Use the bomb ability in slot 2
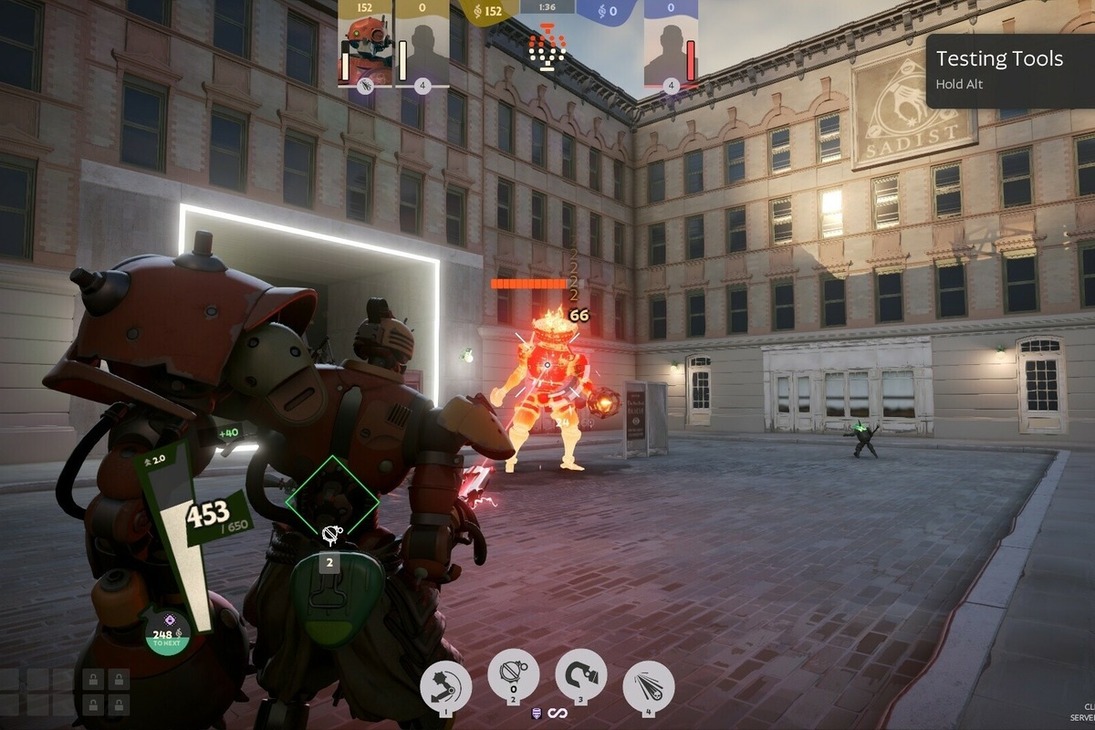 coord(513,675)
